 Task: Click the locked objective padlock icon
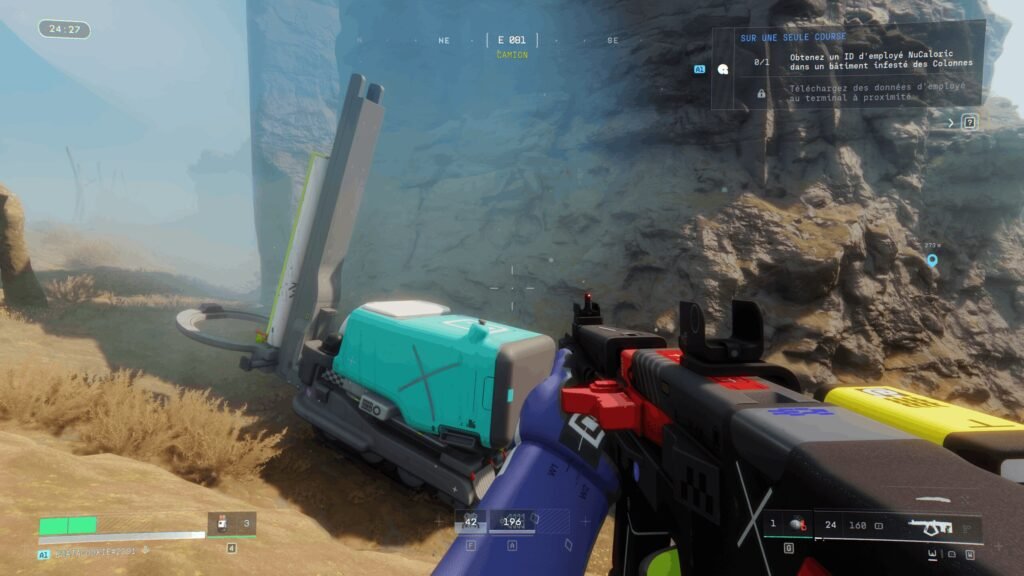(761, 93)
